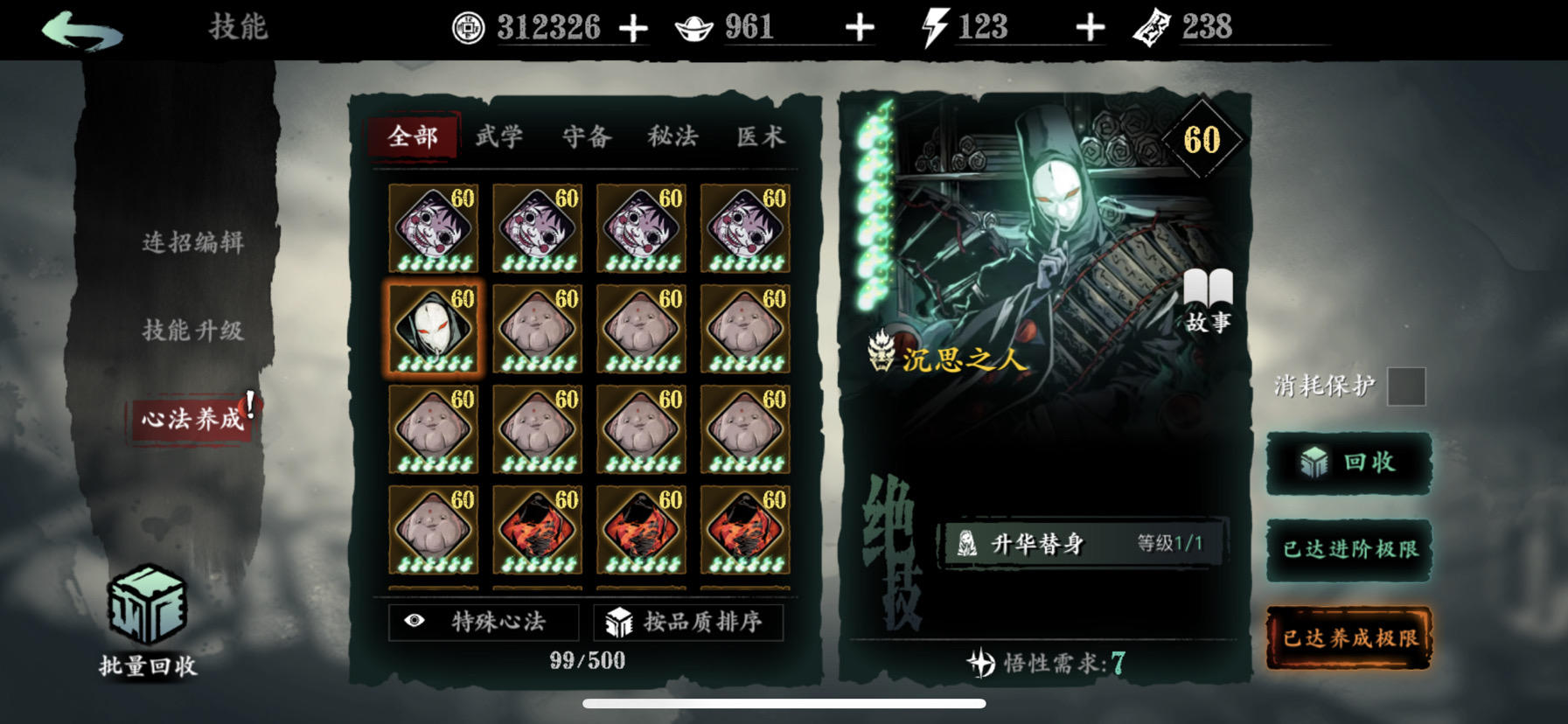Select the first purple skill card
Screen dimensions: 1568x724
point(433,226)
